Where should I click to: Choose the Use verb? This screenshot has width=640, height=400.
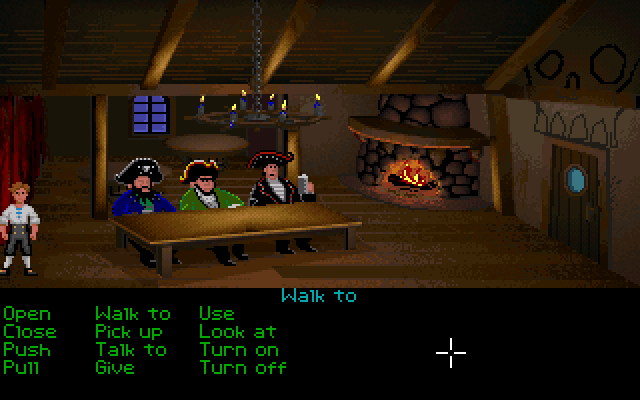pos(216,314)
